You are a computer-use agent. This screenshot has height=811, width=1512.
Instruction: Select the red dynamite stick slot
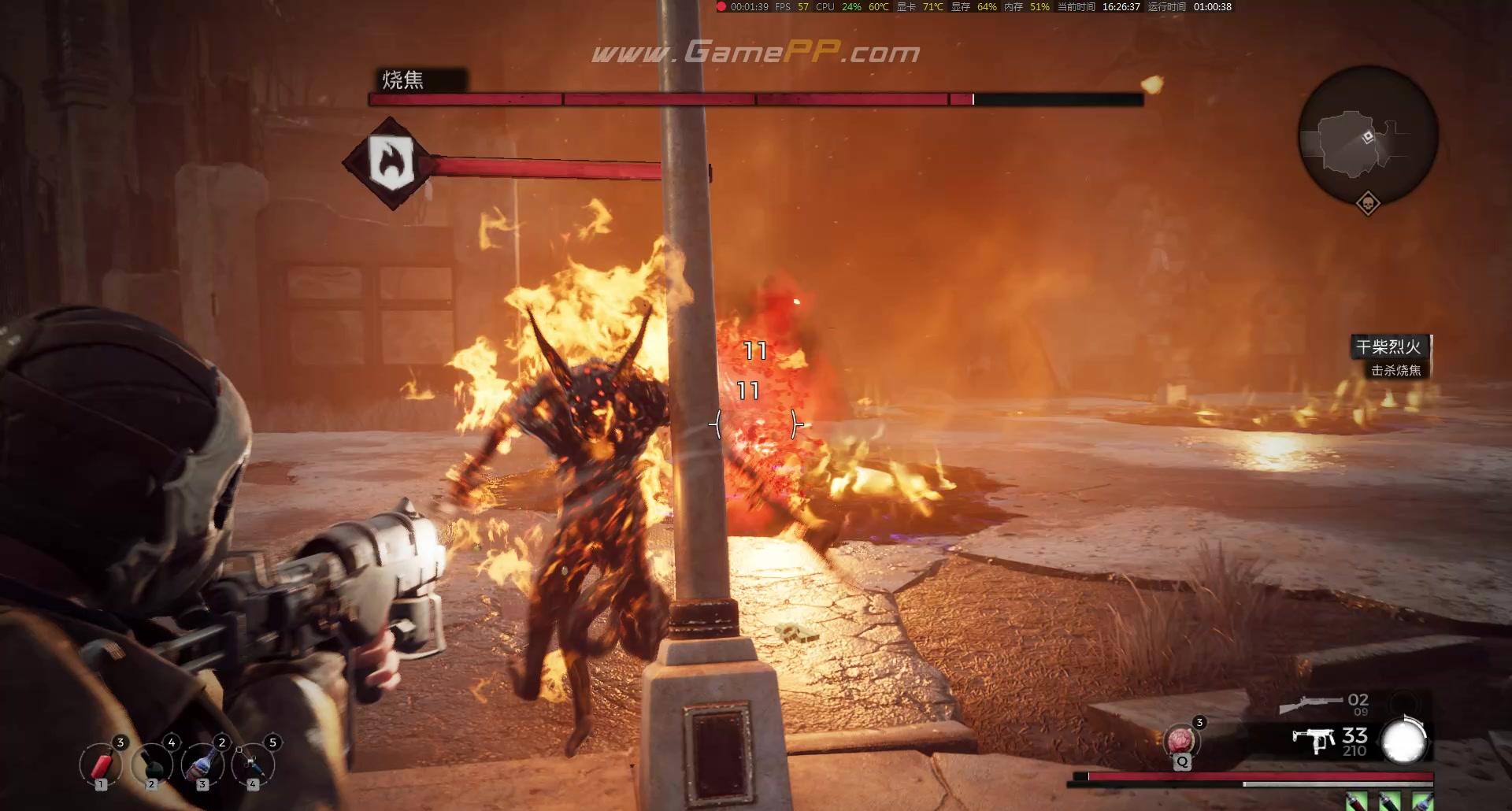(x=101, y=765)
